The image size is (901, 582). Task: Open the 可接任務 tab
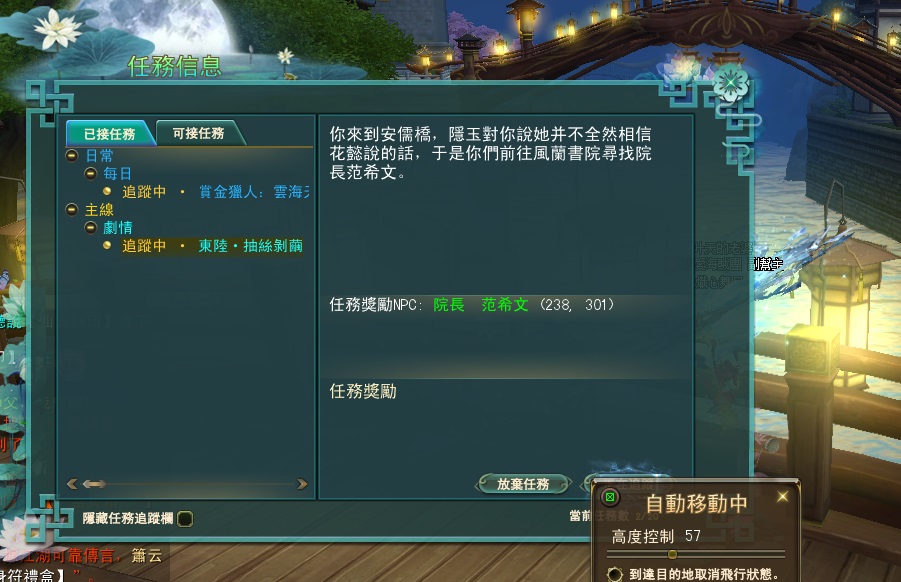click(198, 133)
